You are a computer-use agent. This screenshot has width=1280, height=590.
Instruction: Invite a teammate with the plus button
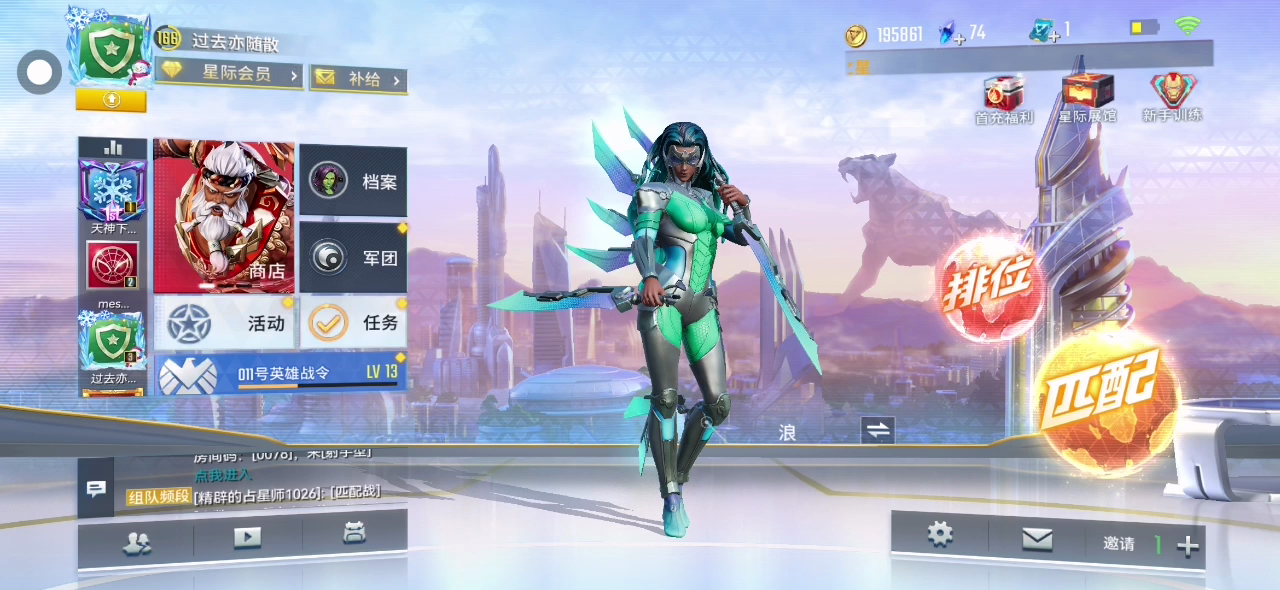pyautogui.click(x=1188, y=546)
